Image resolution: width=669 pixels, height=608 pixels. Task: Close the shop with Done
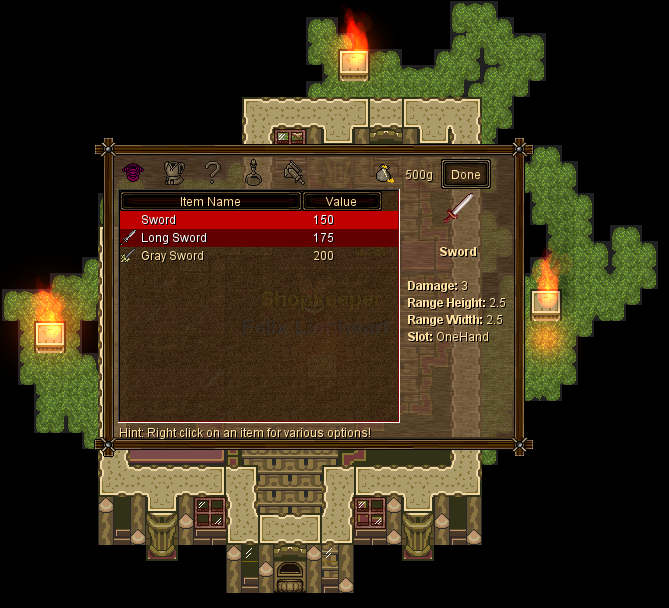(466, 174)
